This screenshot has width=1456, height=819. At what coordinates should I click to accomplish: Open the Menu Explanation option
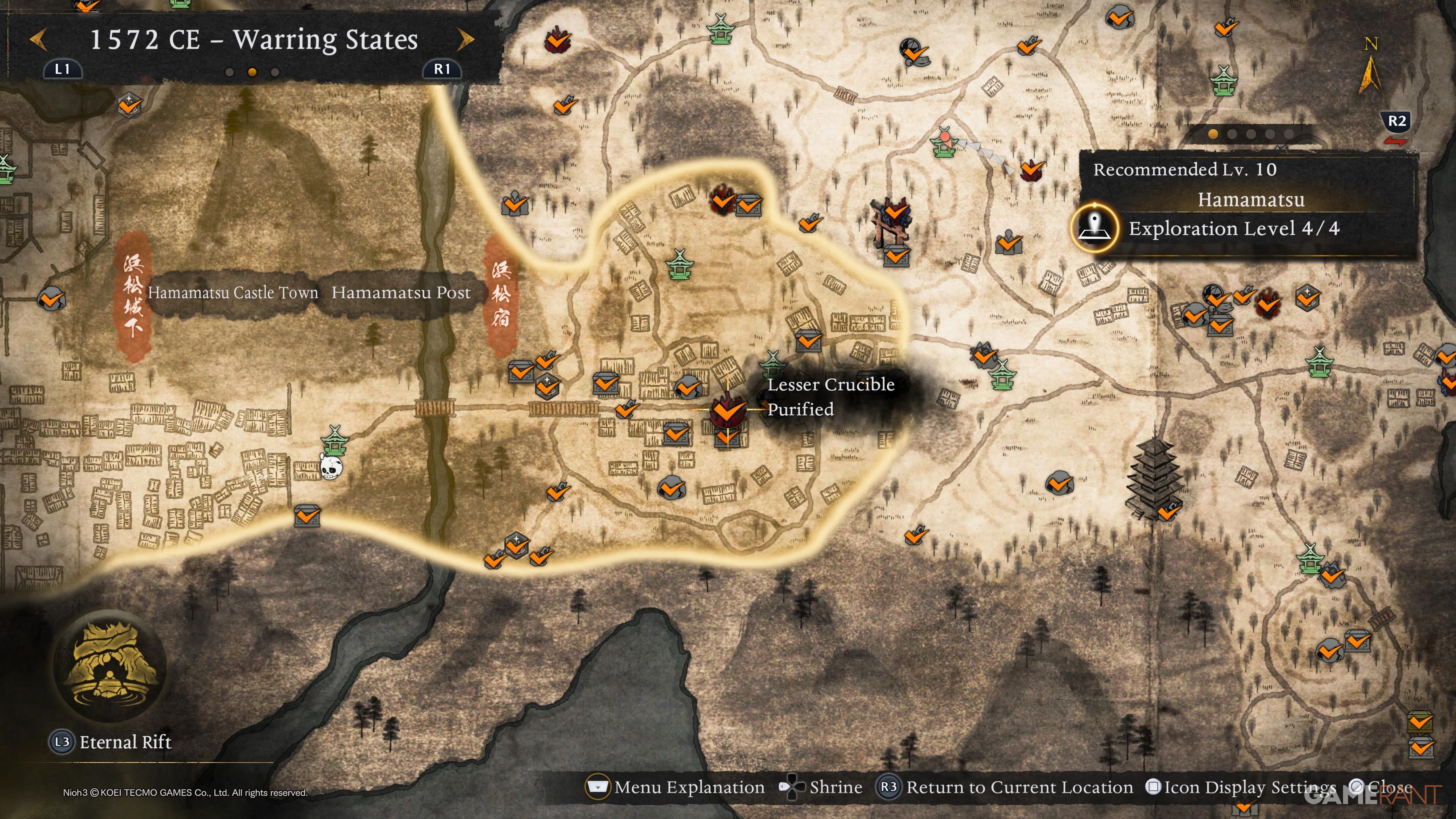click(x=689, y=787)
